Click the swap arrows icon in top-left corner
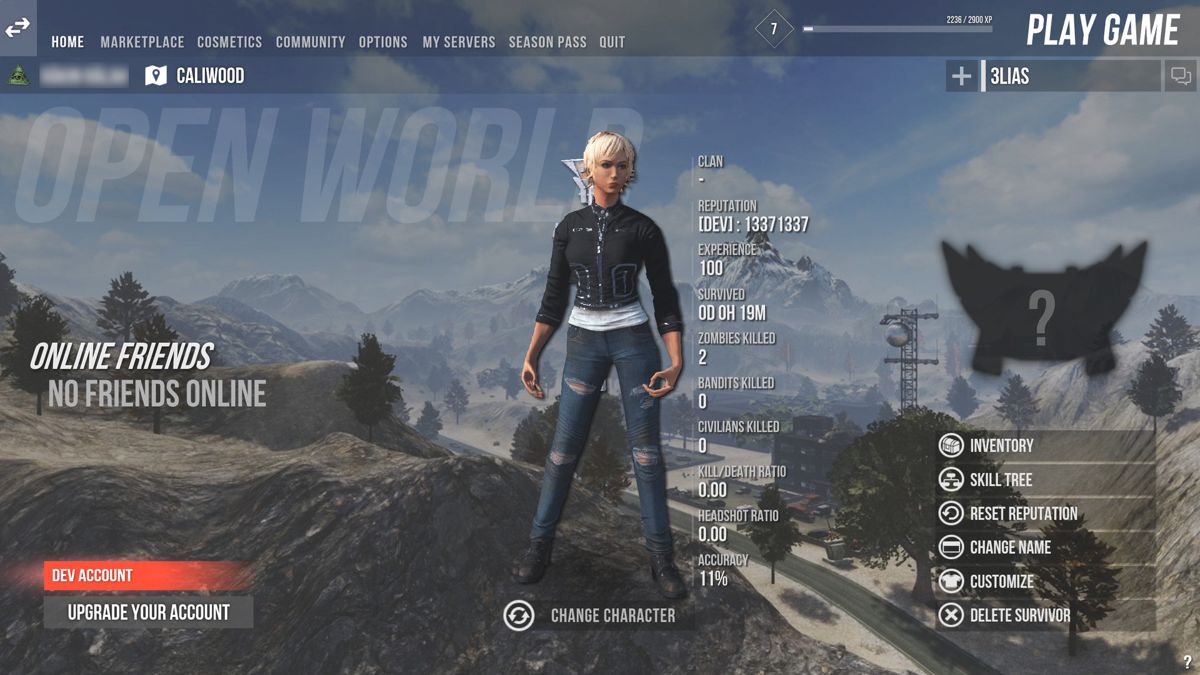 18,29
